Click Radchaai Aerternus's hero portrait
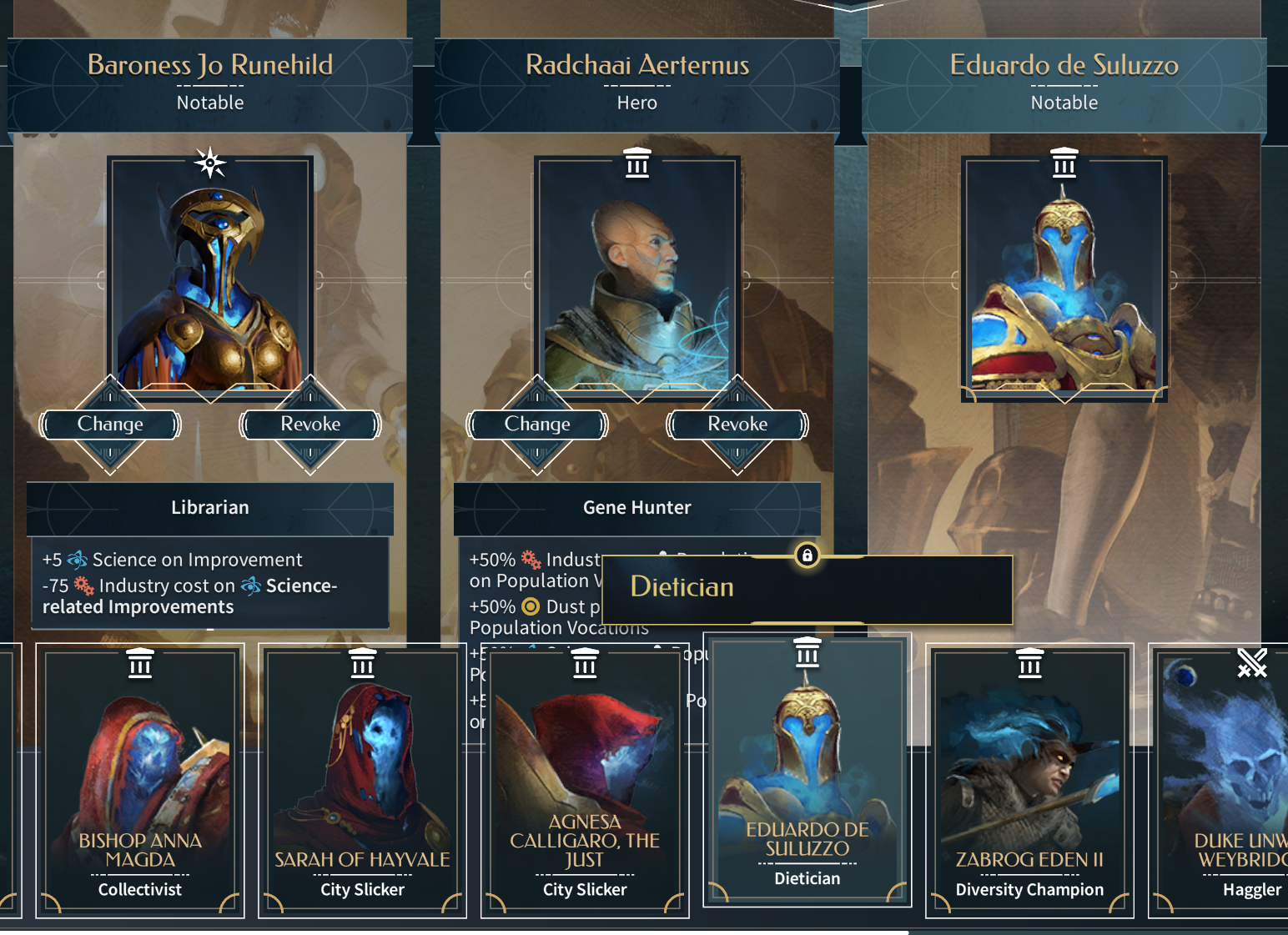Image resolution: width=1288 pixels, height=935 pixels. pyautogui.click(x=637, y=275)
